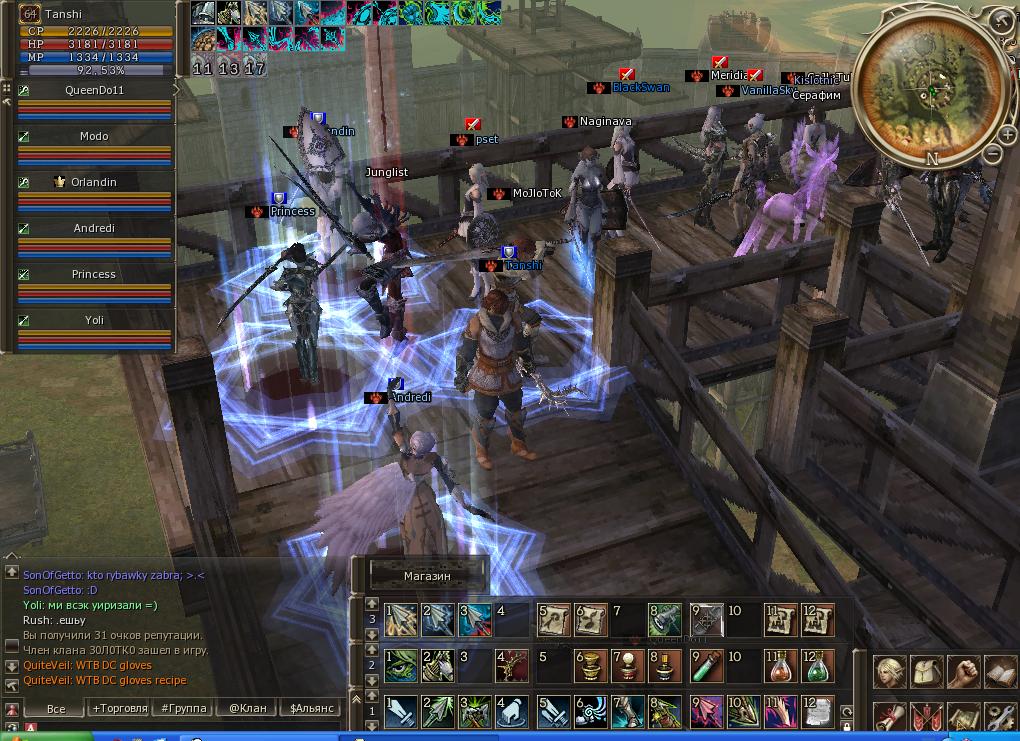Target party leader Orlandin in party list
Viewport: 1020px width, 741px height.
[x=94, y=182]
